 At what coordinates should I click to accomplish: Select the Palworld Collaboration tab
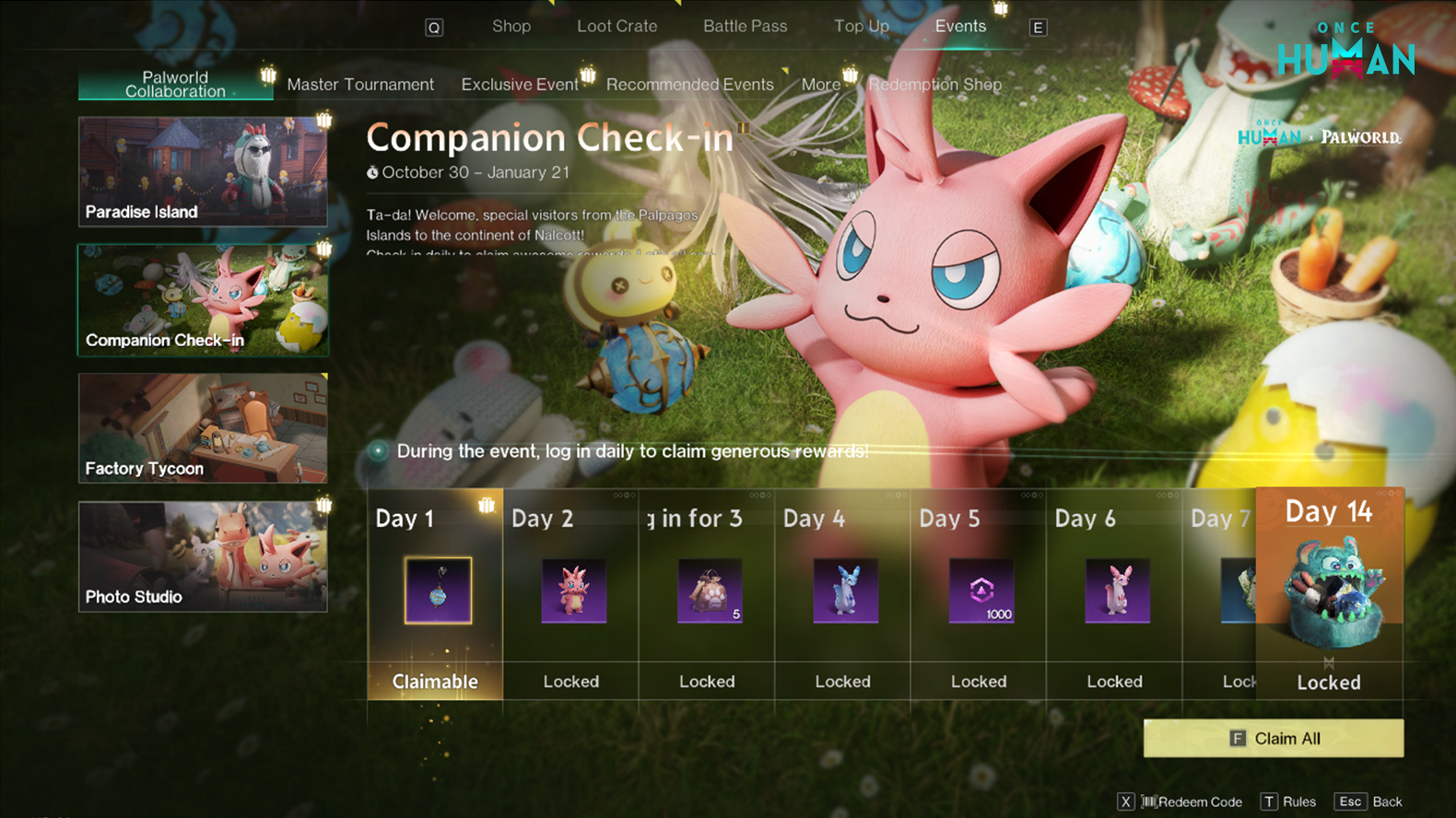175,85
